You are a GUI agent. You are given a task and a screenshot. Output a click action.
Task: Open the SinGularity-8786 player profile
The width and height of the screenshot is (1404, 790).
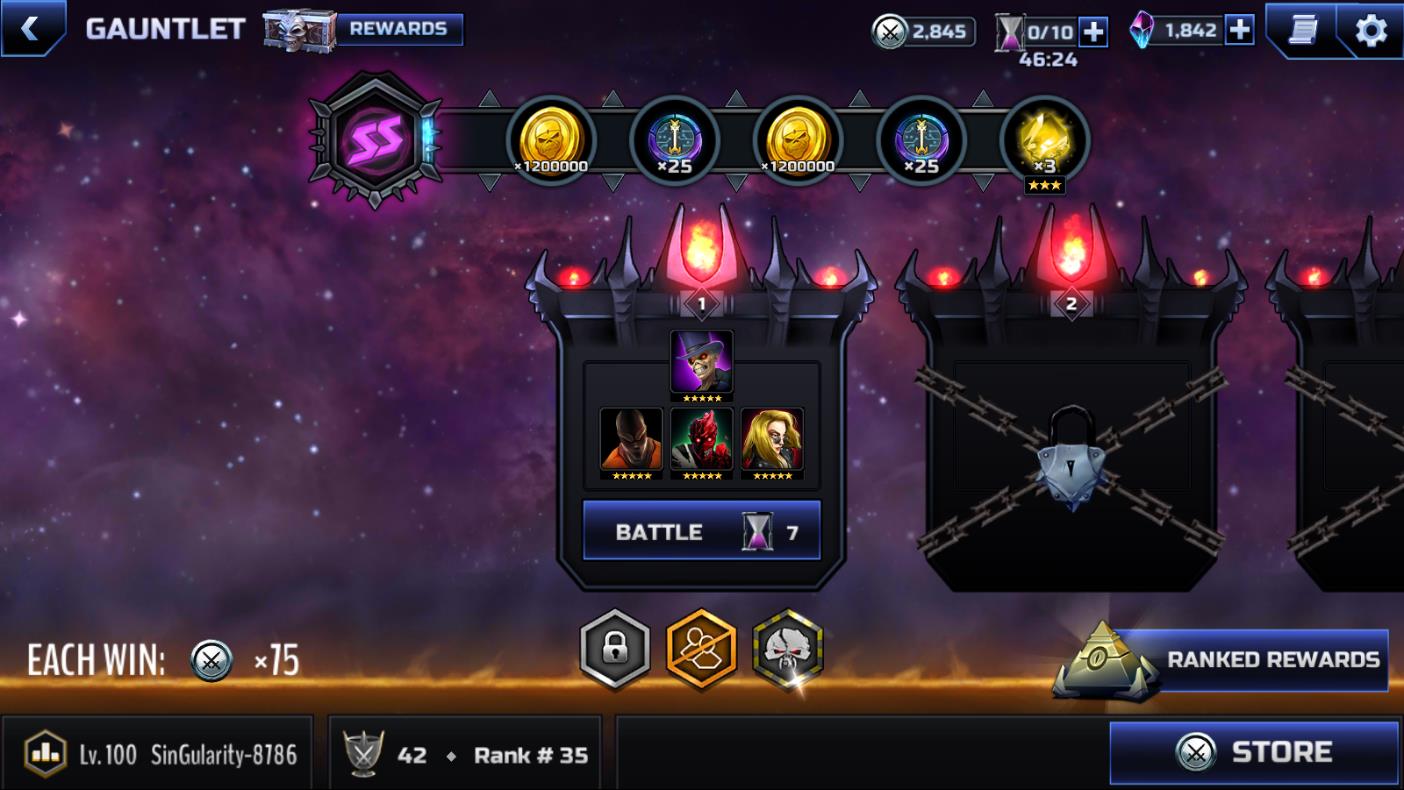160,754
